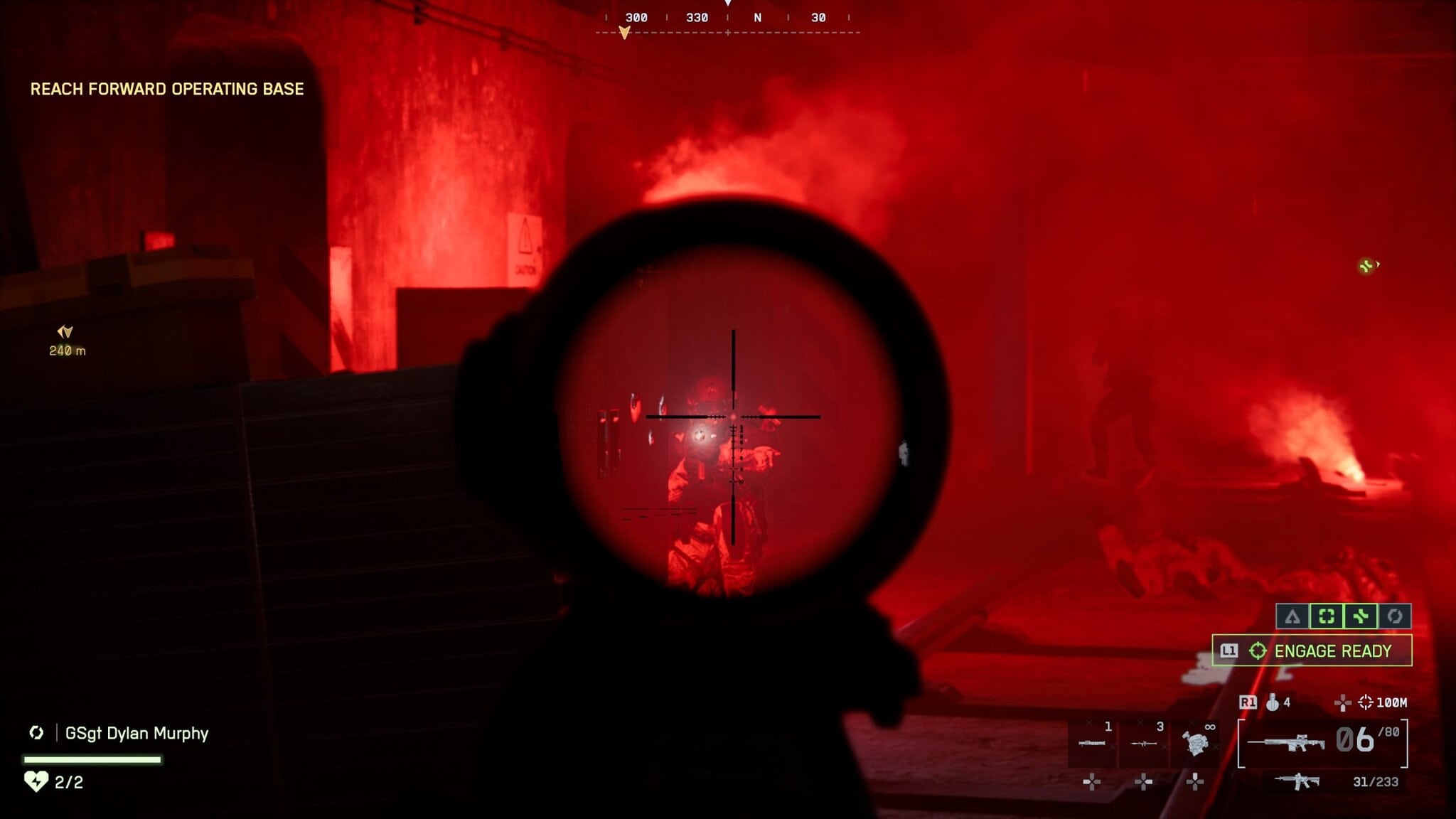
Task: Select the Engage Ready squad command
Action: click(1312, 651)
